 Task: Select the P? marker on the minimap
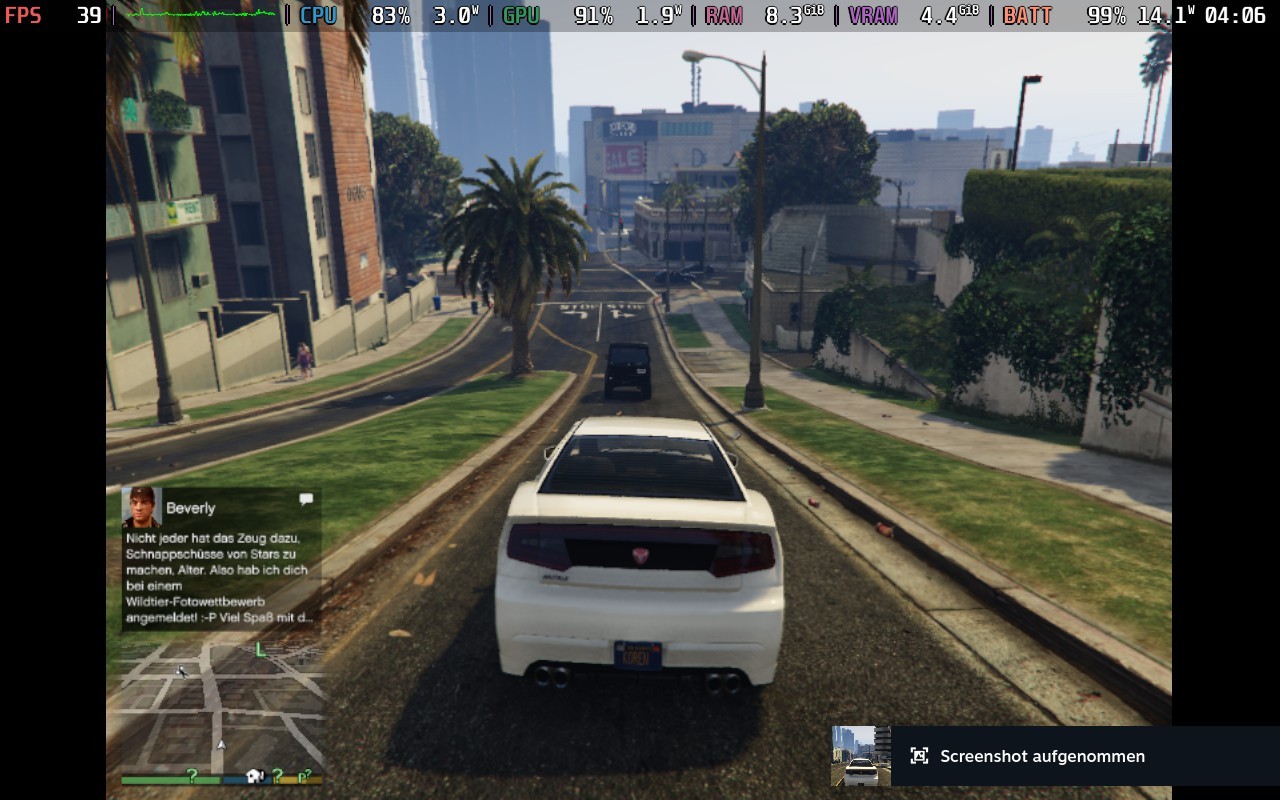[304, 776]
